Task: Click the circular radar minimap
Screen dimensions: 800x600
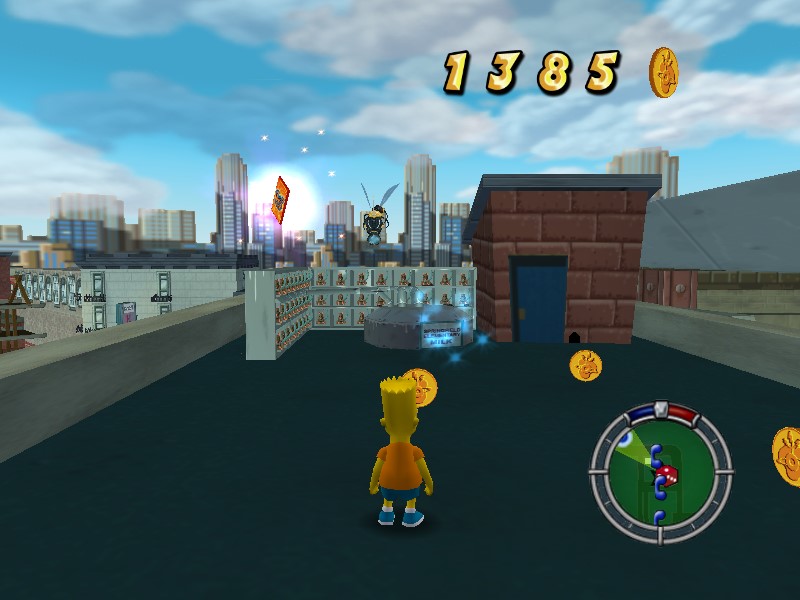Action: pos(659,469)
